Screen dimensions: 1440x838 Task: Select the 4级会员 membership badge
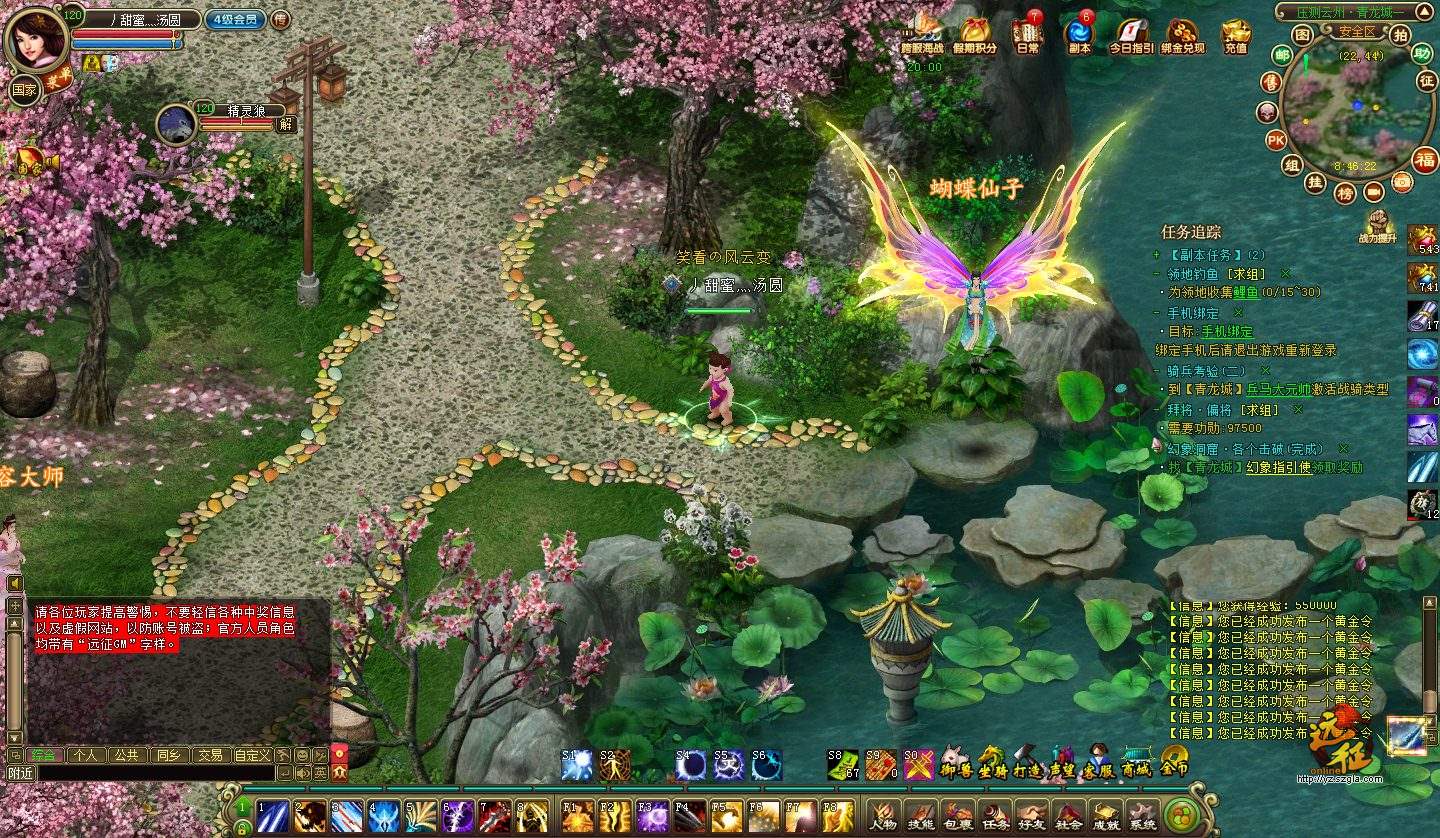coord(234,18)
